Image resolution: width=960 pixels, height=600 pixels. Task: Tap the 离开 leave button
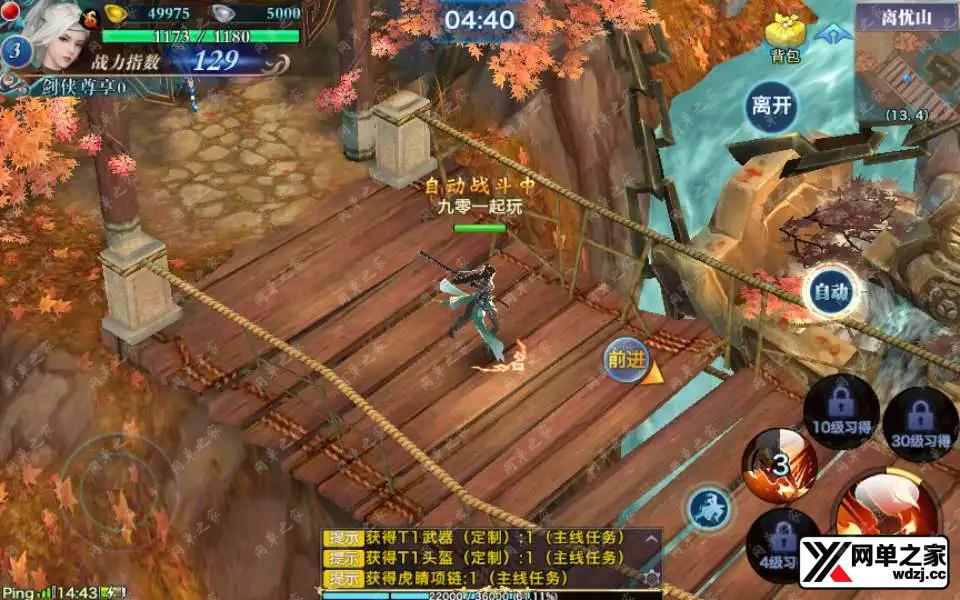[771, 107]
